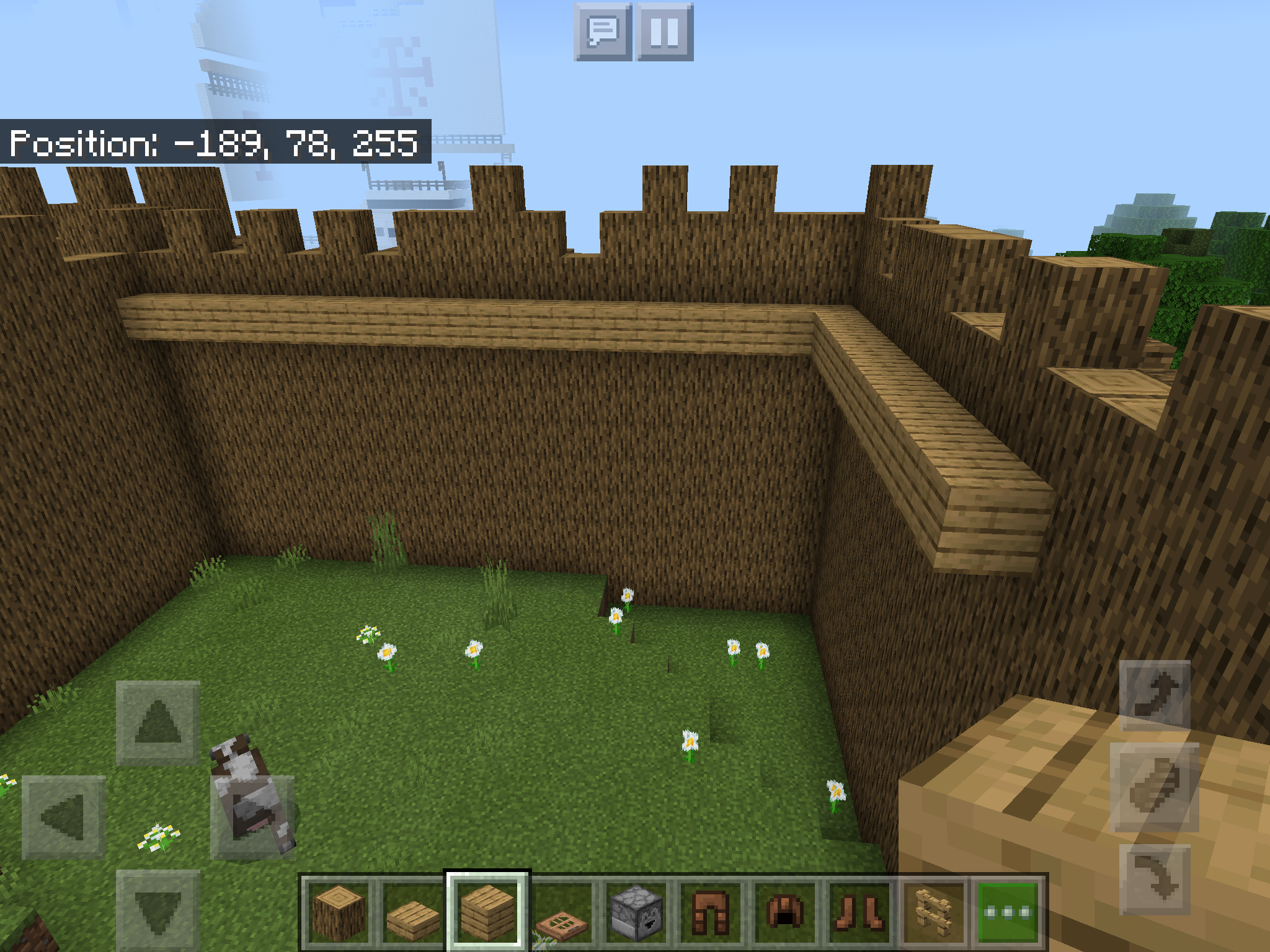Tap the move right arrow
The width and height of the screenshot is (1270, 952).
point(252,817)
